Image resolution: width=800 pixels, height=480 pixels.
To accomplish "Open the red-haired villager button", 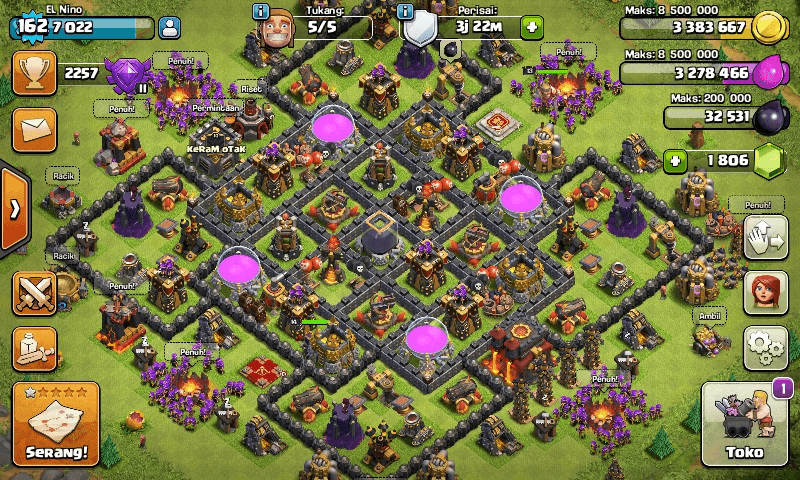I will click(764, 292).
